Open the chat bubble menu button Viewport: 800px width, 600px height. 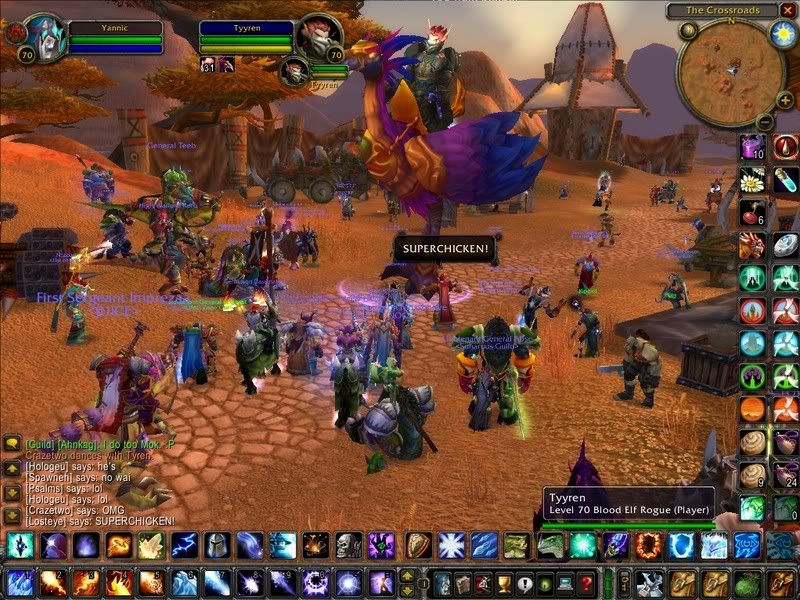(x=11, y=441)
